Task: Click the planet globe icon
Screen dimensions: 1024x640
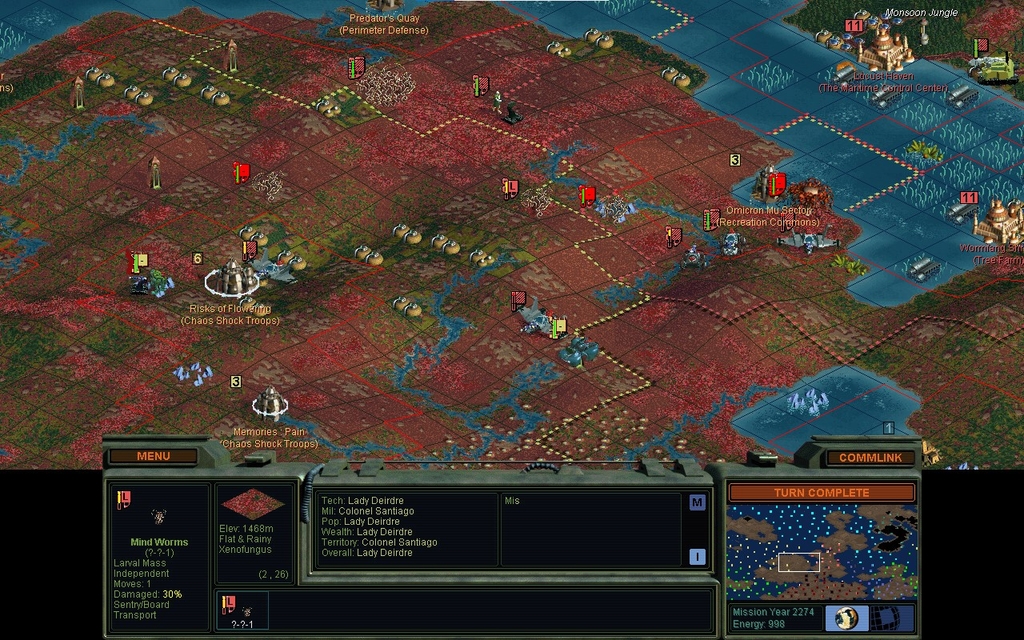Action: [x=851, y=617]
